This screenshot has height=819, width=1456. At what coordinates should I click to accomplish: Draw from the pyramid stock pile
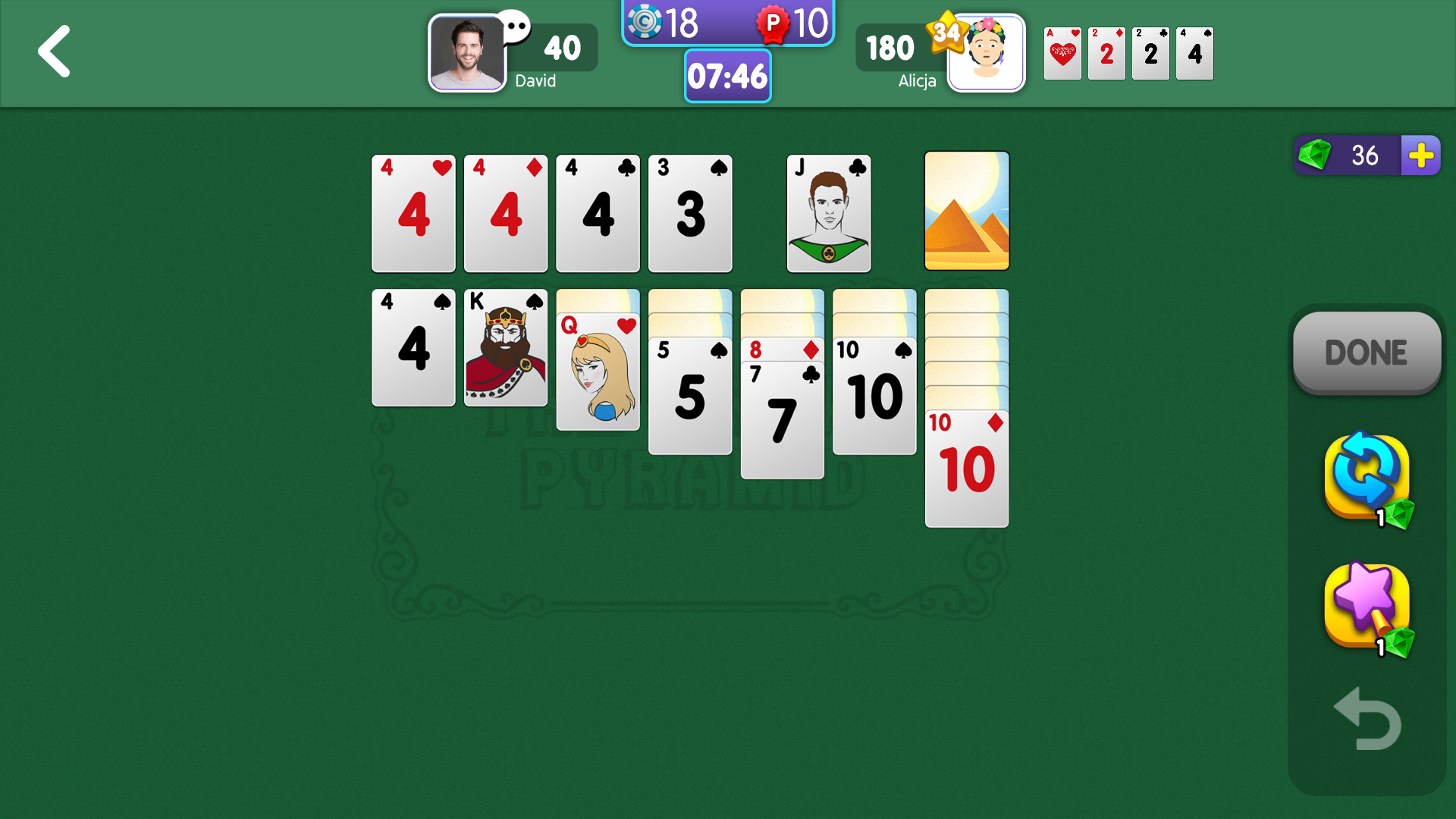pyautogui.click(x=967, y=212)
